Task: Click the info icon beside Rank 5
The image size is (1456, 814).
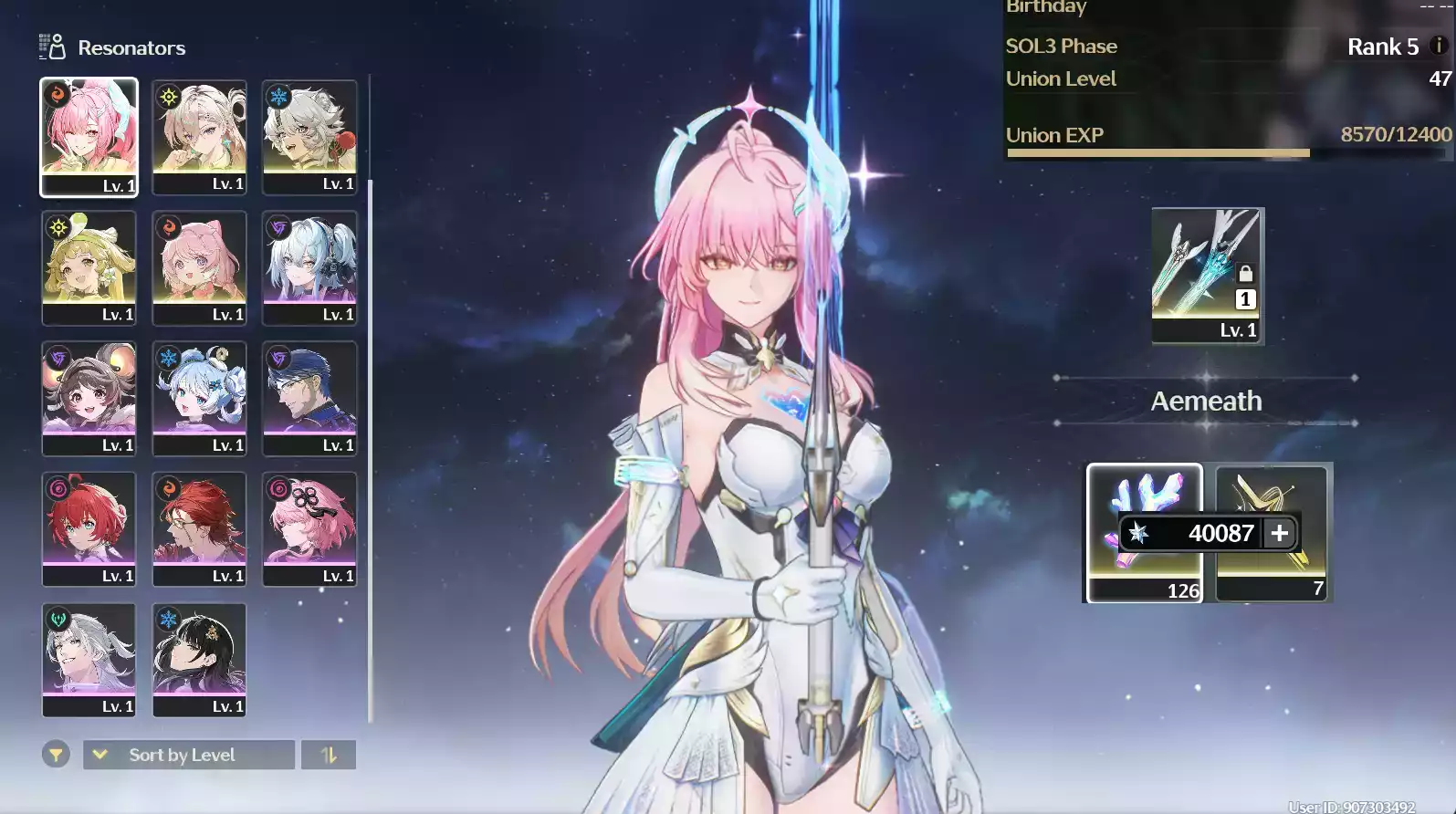Action: 1440,47
